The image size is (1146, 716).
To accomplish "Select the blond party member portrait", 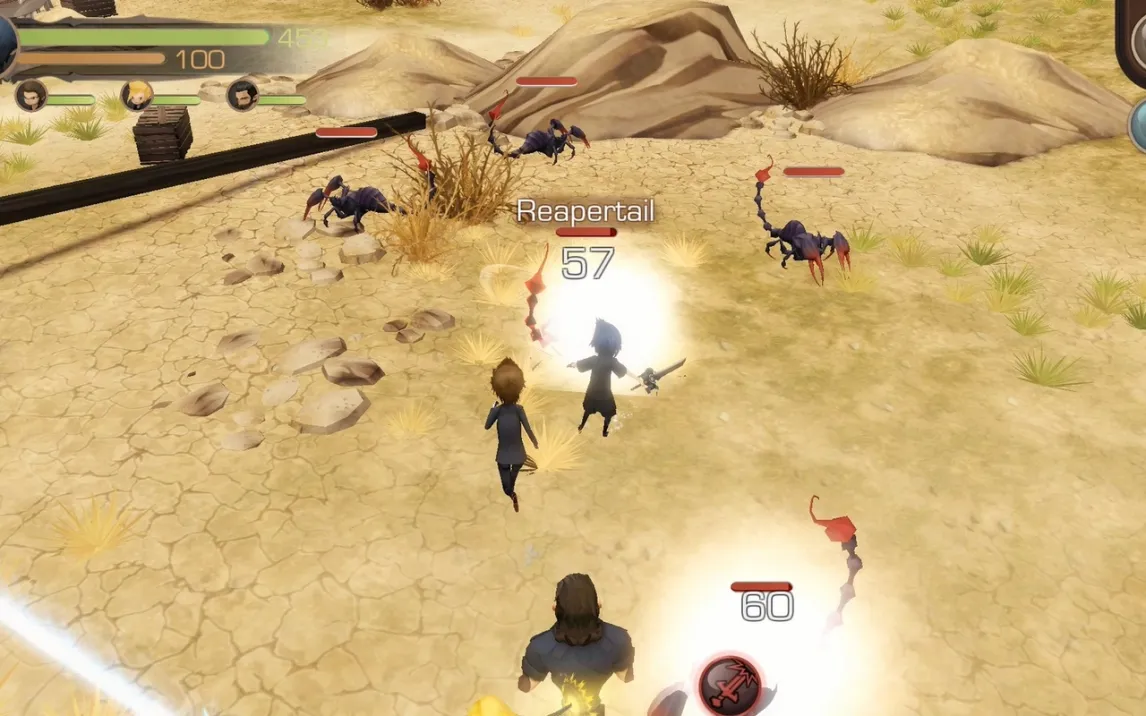I will (x=136, y=96).
